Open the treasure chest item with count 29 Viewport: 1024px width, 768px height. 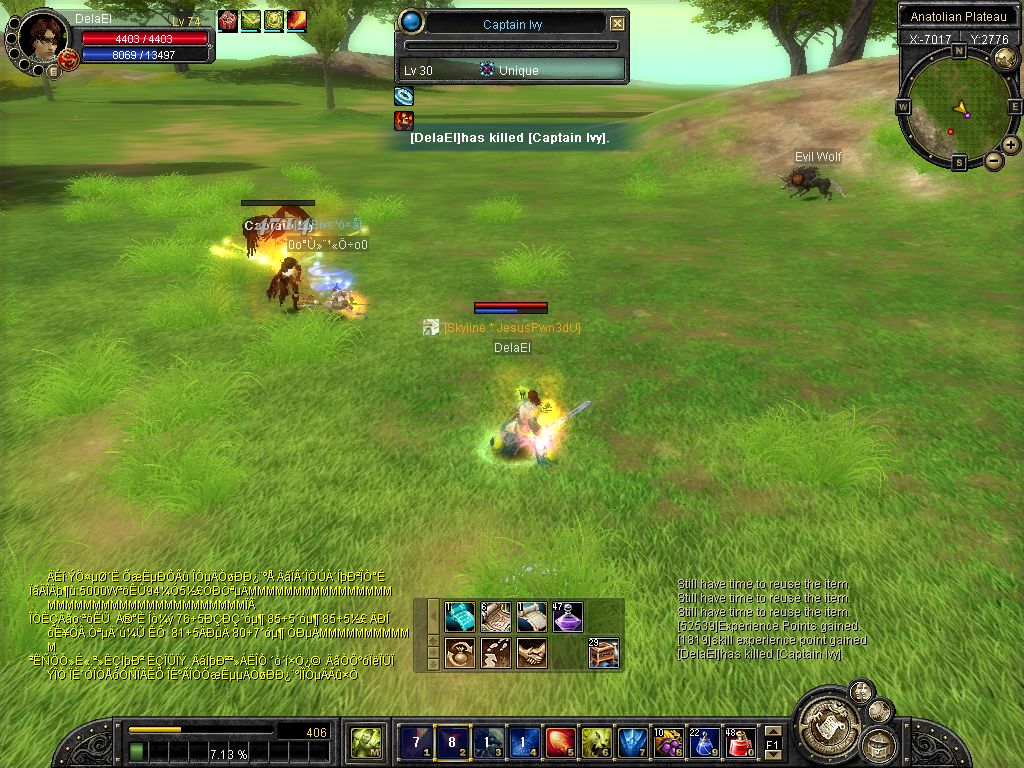coord(603,653)
